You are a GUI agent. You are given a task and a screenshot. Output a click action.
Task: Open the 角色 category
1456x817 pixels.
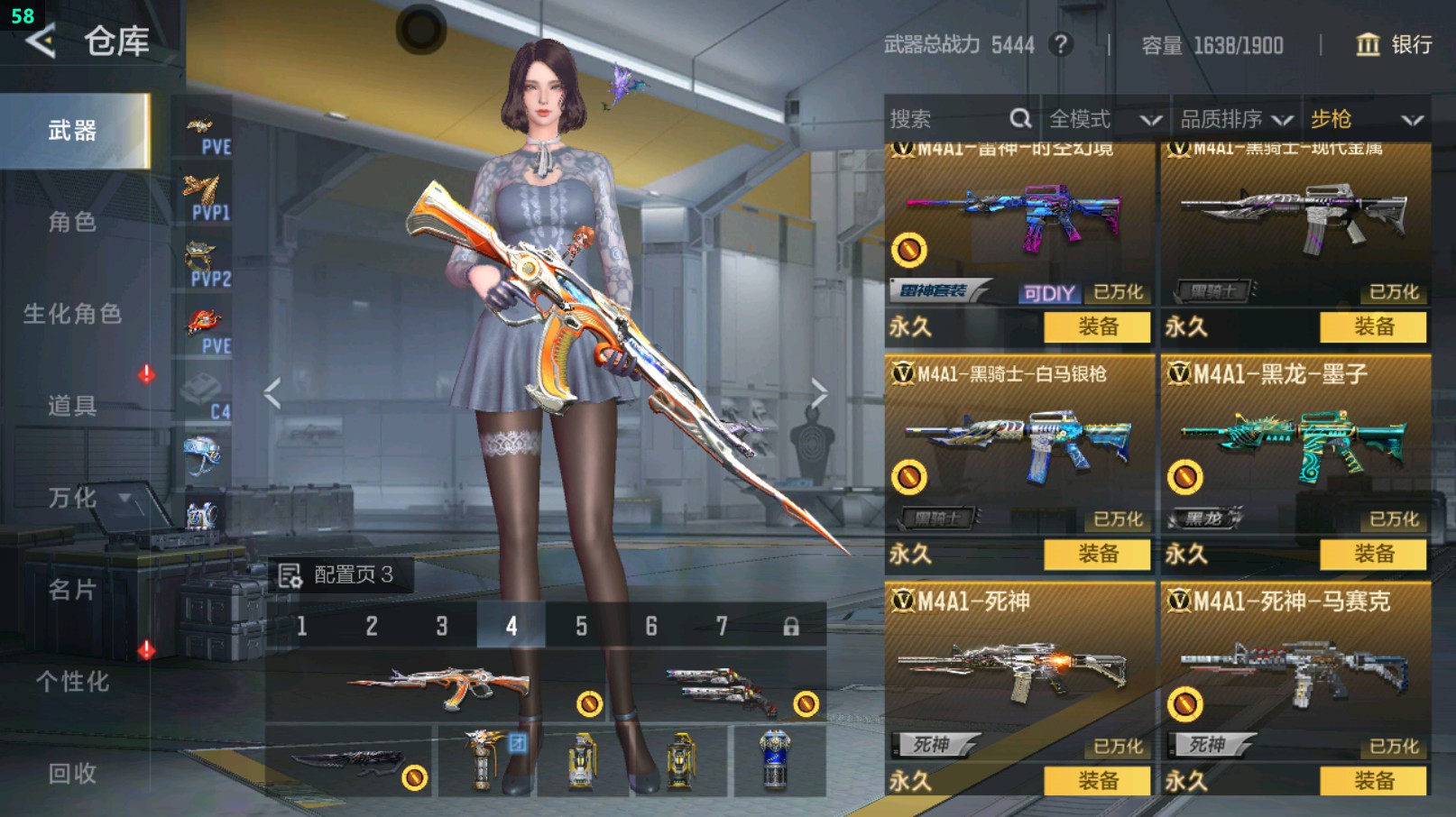73,222
